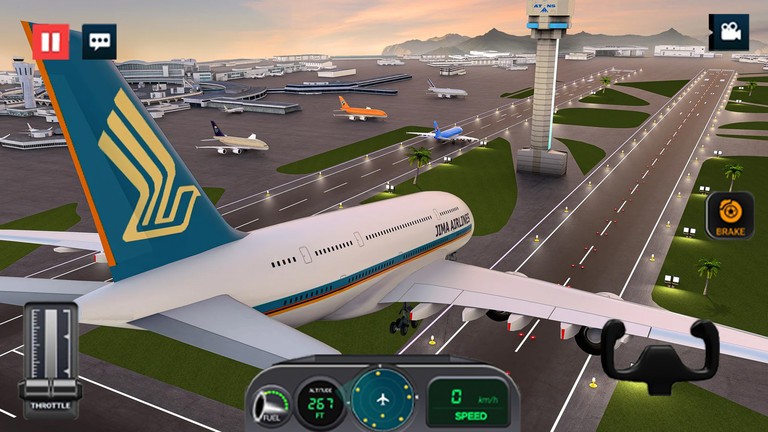Pause the game with the red button

[x=50, y=41]
